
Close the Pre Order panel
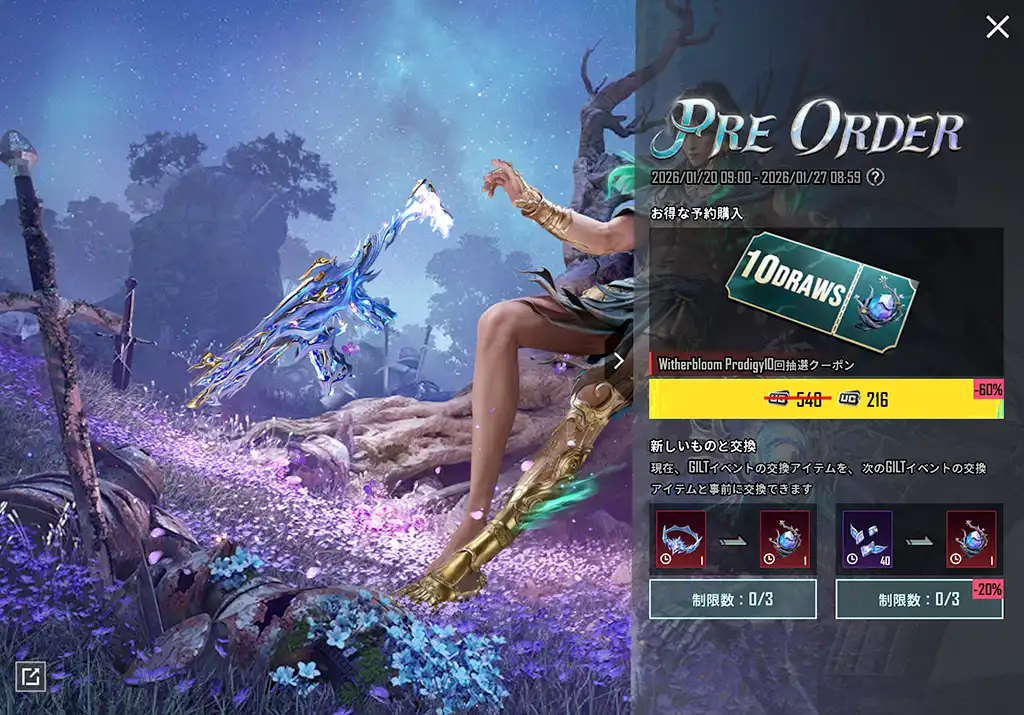pyautogui.click(x=997, y=27)
